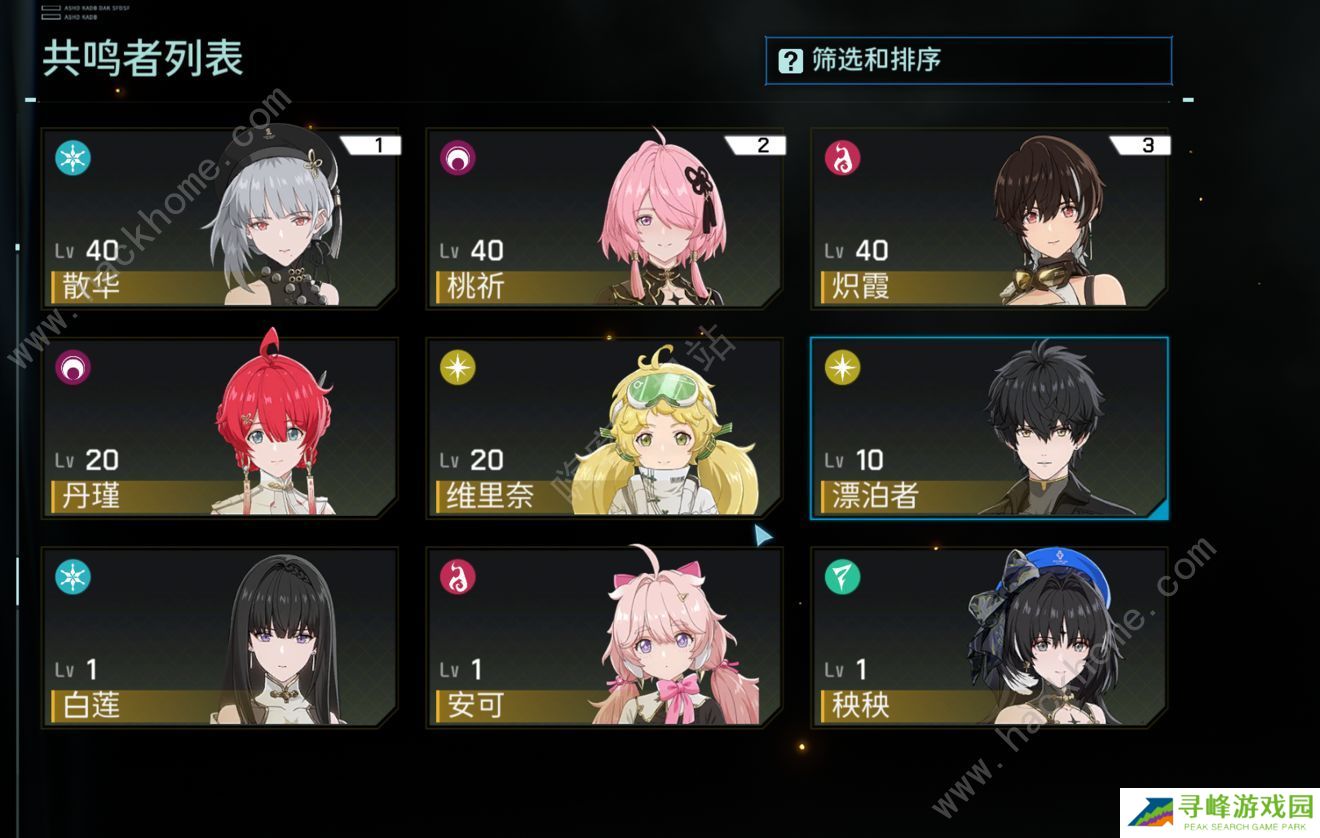Open the 筛选和排序 filter and sort button
1320x838 pixels.
click(967, 61)
